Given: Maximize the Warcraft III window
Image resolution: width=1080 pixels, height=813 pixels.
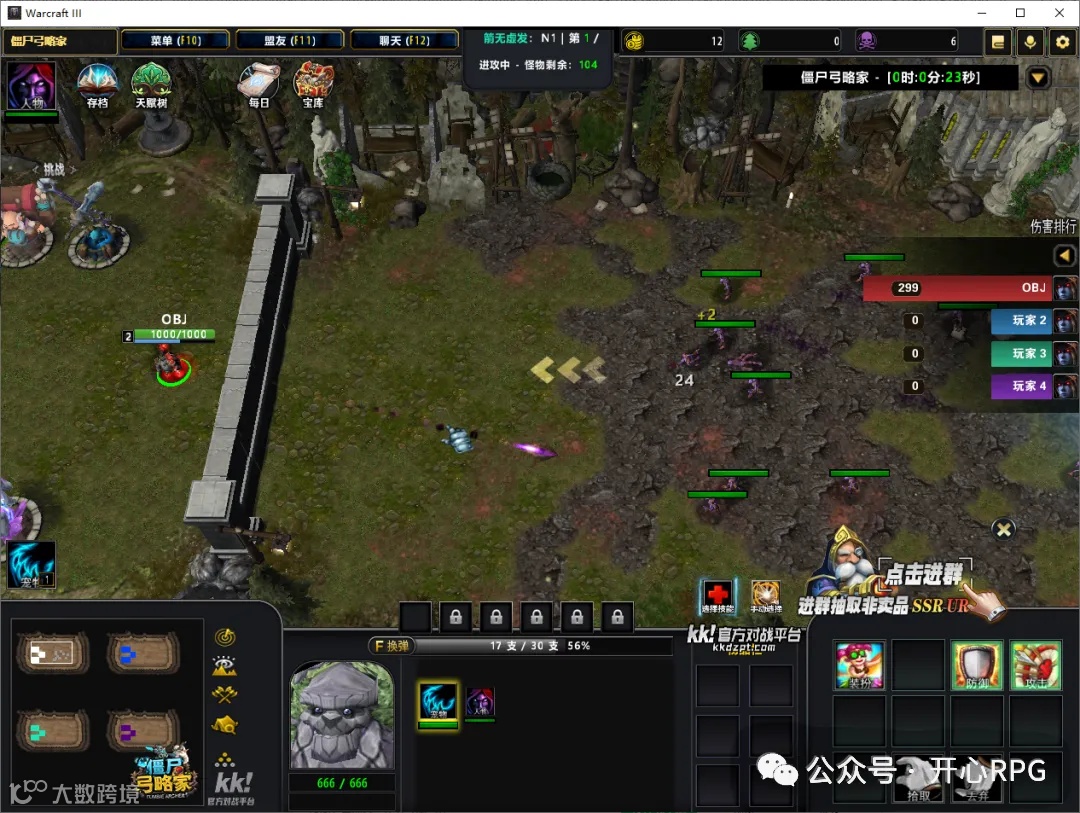Looking at the screenshot, I should click(1020, 12).
